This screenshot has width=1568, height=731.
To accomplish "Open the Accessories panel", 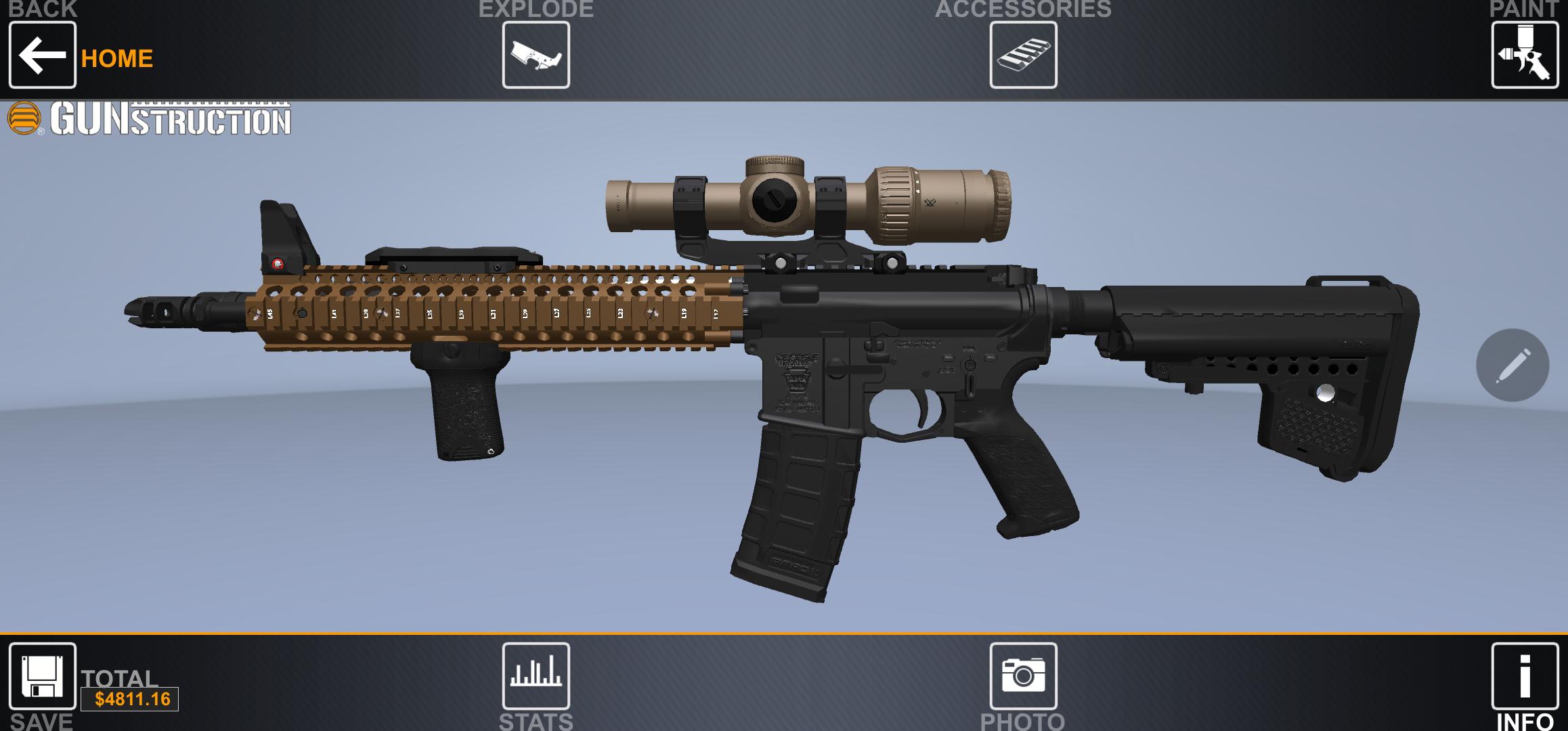I will click(1024, 54).
